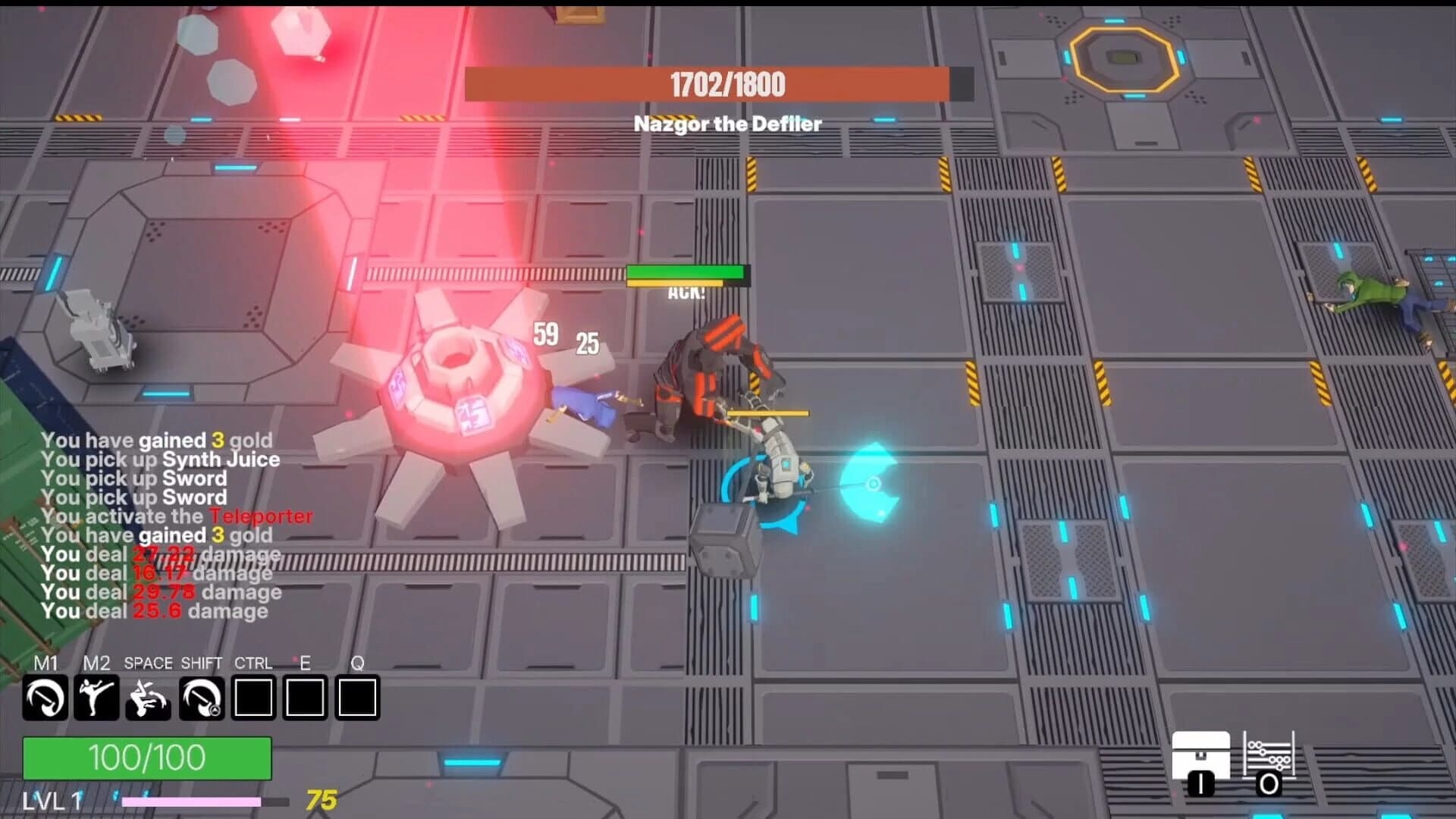
Task: Click the empty Q ability slot
Action: pos(356,698)
